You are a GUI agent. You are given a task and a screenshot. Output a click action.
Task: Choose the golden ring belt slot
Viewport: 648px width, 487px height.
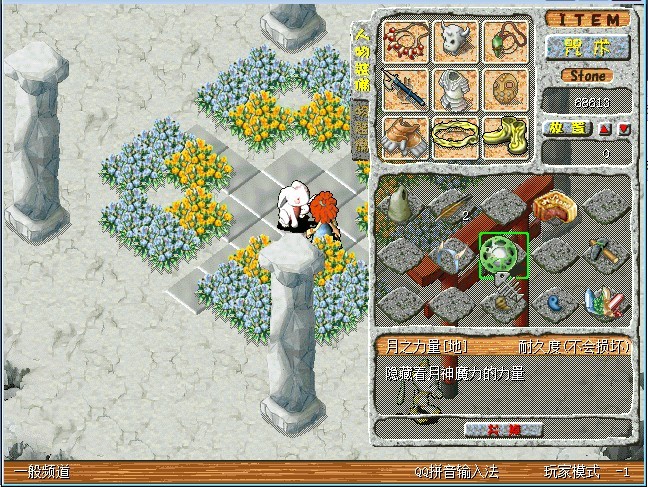(x=457, y=136)
